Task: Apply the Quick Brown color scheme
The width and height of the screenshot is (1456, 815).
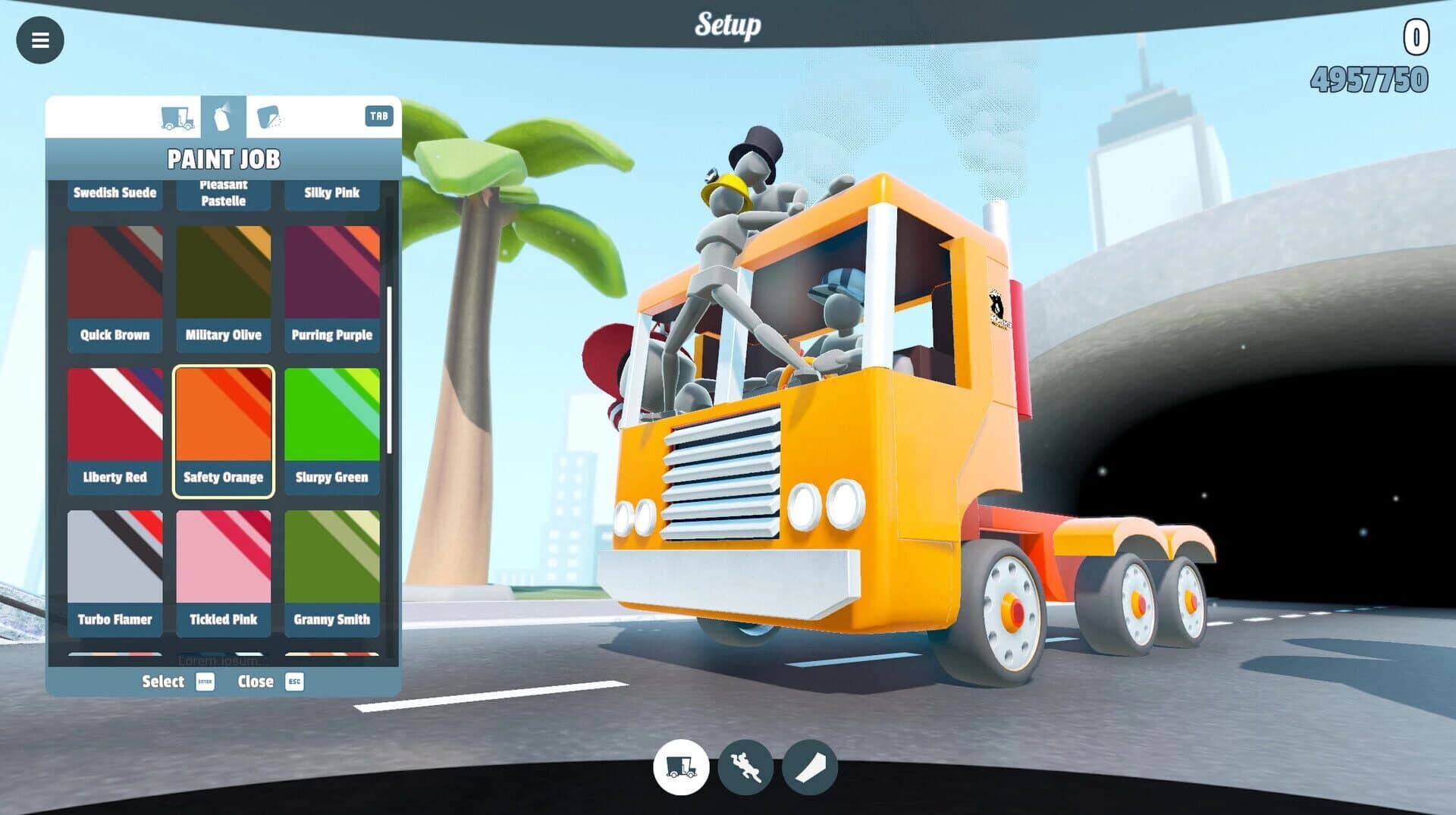Action: [x=115, y=287]
